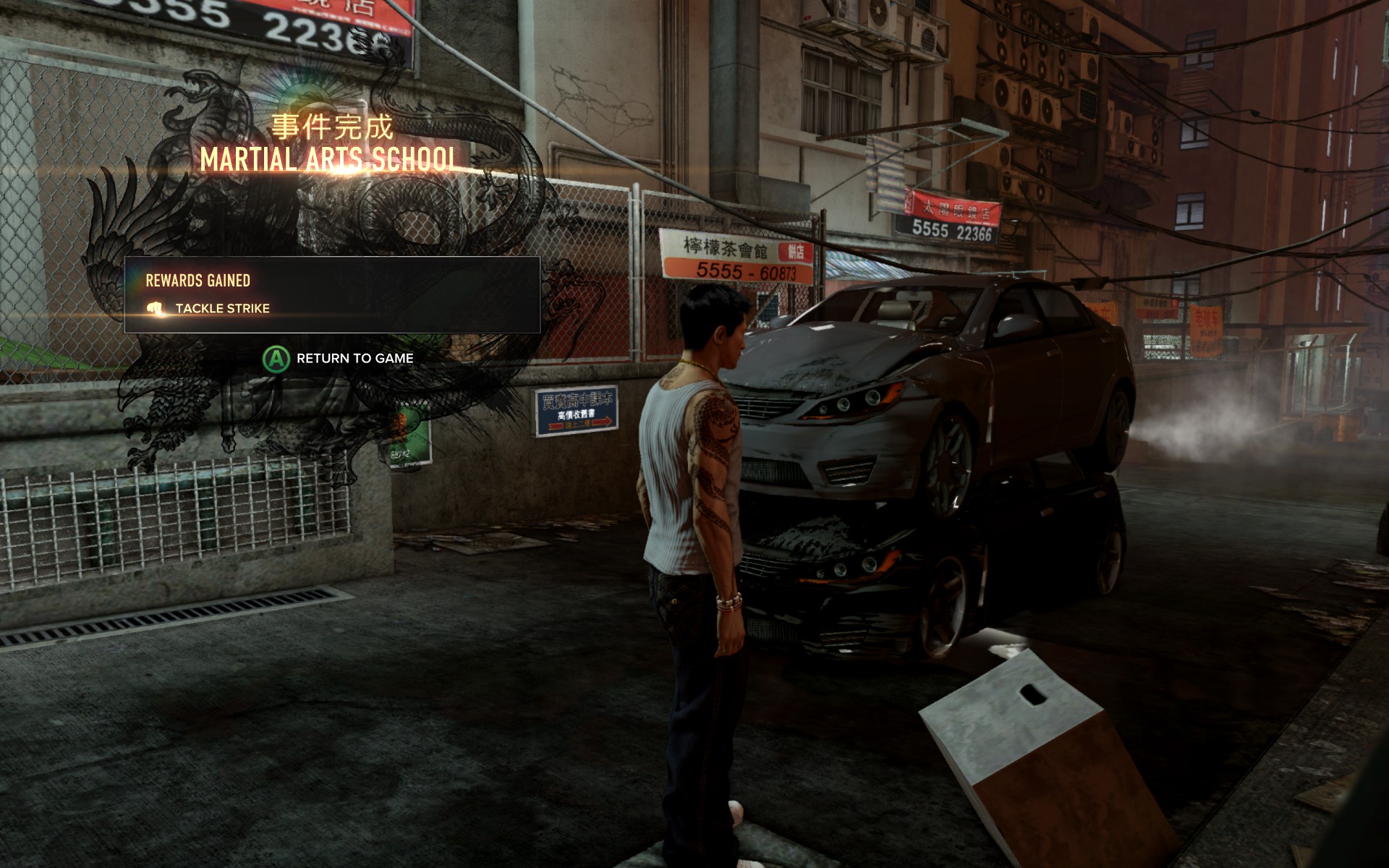This screenshot has width=1389, height=868.
Task: Select the Tackle Strike reward entry
Action: [222, 308]
